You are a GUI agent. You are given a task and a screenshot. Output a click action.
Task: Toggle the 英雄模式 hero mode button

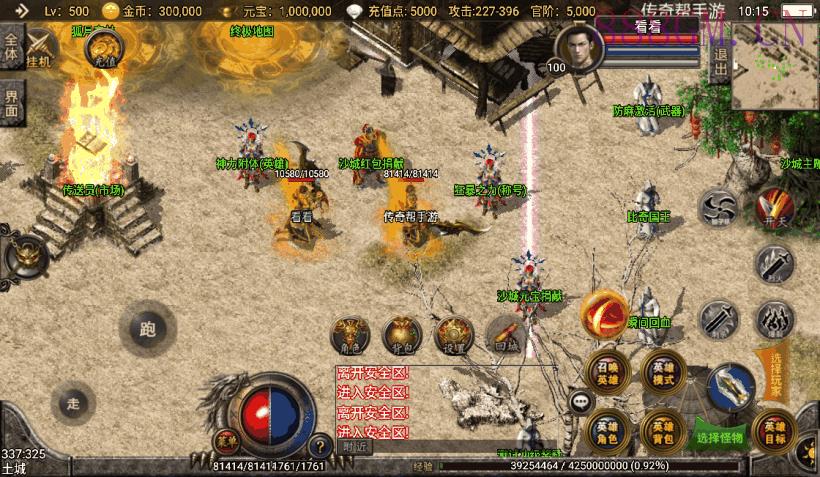662,371
